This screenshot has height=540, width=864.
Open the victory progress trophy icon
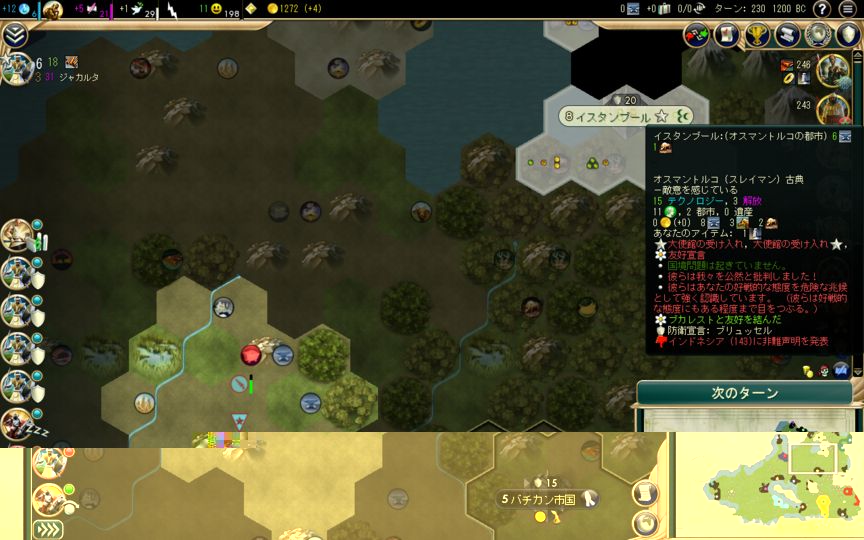(x=757, y=35)
